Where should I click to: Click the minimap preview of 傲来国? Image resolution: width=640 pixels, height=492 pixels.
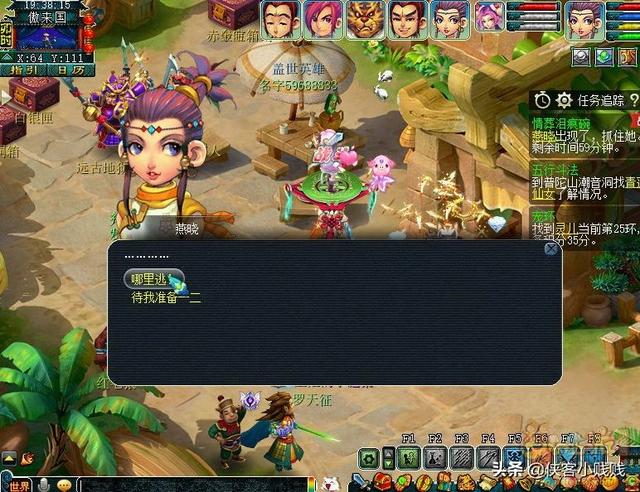(47, 37)
